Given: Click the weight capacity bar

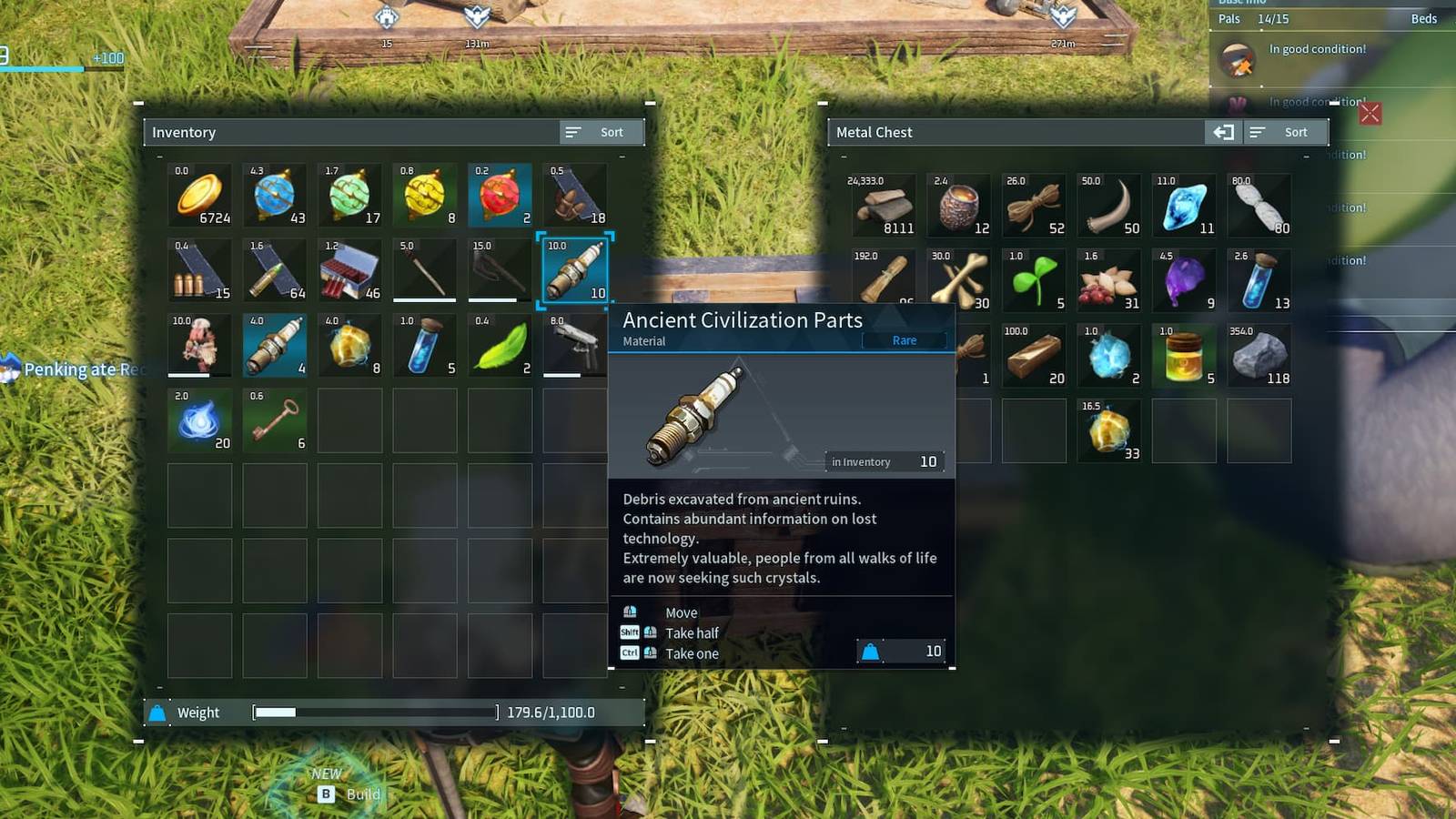Looking at the screenshot, I should [x=373, y=713].
